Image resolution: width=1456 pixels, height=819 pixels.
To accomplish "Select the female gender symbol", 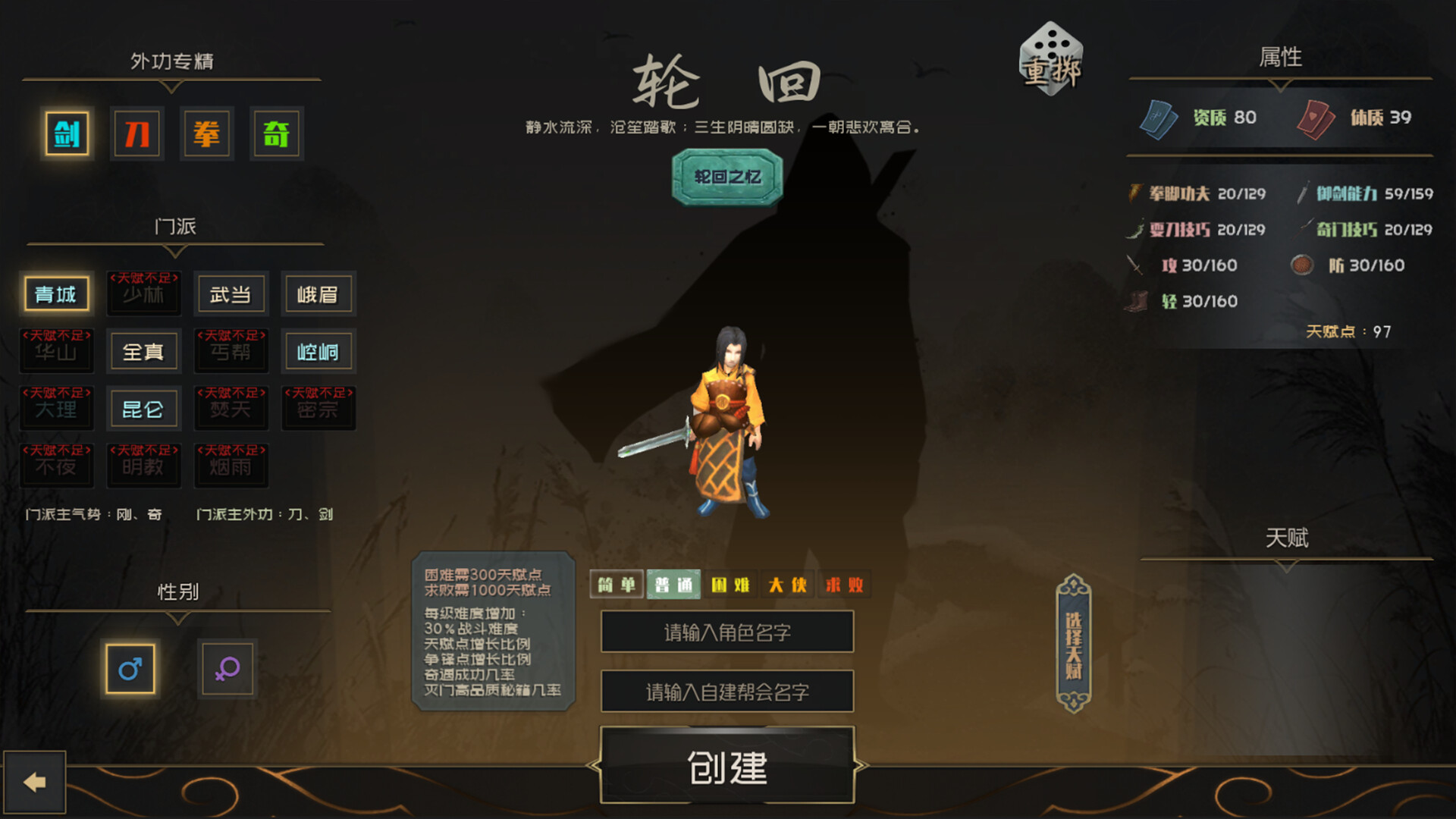I will point(227,670).
